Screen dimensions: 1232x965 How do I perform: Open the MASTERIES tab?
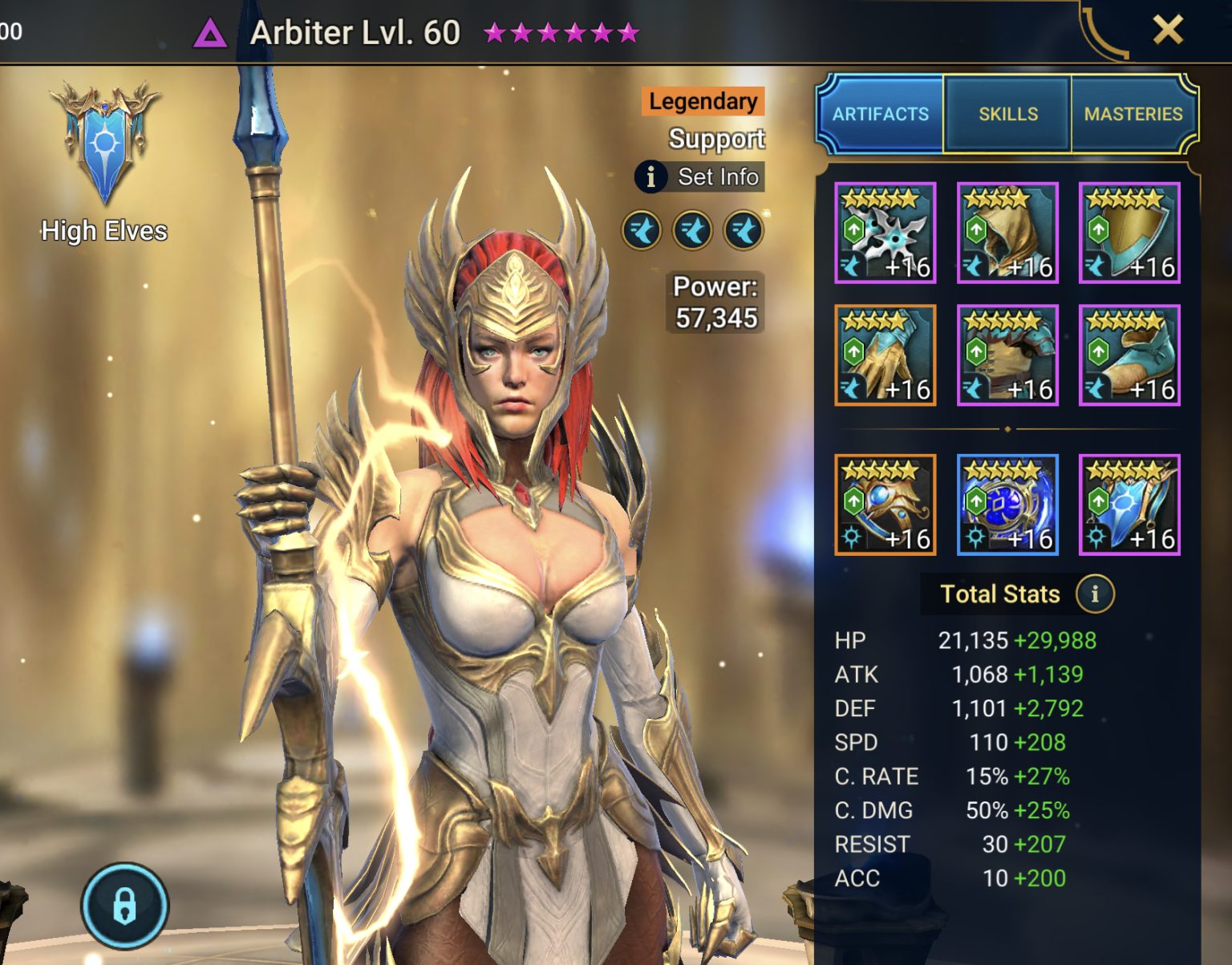(x=1133, y=114)
